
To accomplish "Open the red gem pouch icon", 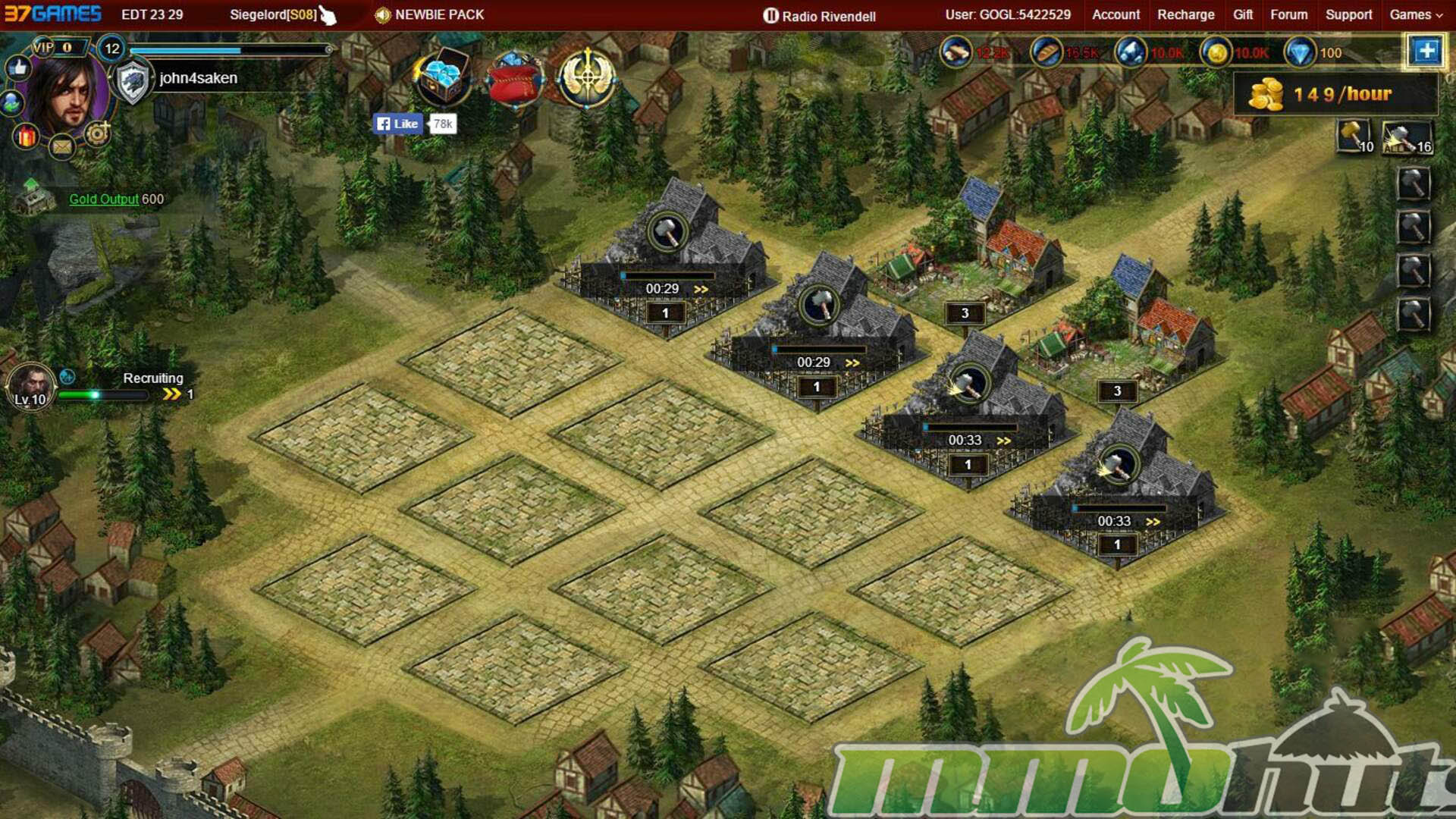I will pos(514,80).
